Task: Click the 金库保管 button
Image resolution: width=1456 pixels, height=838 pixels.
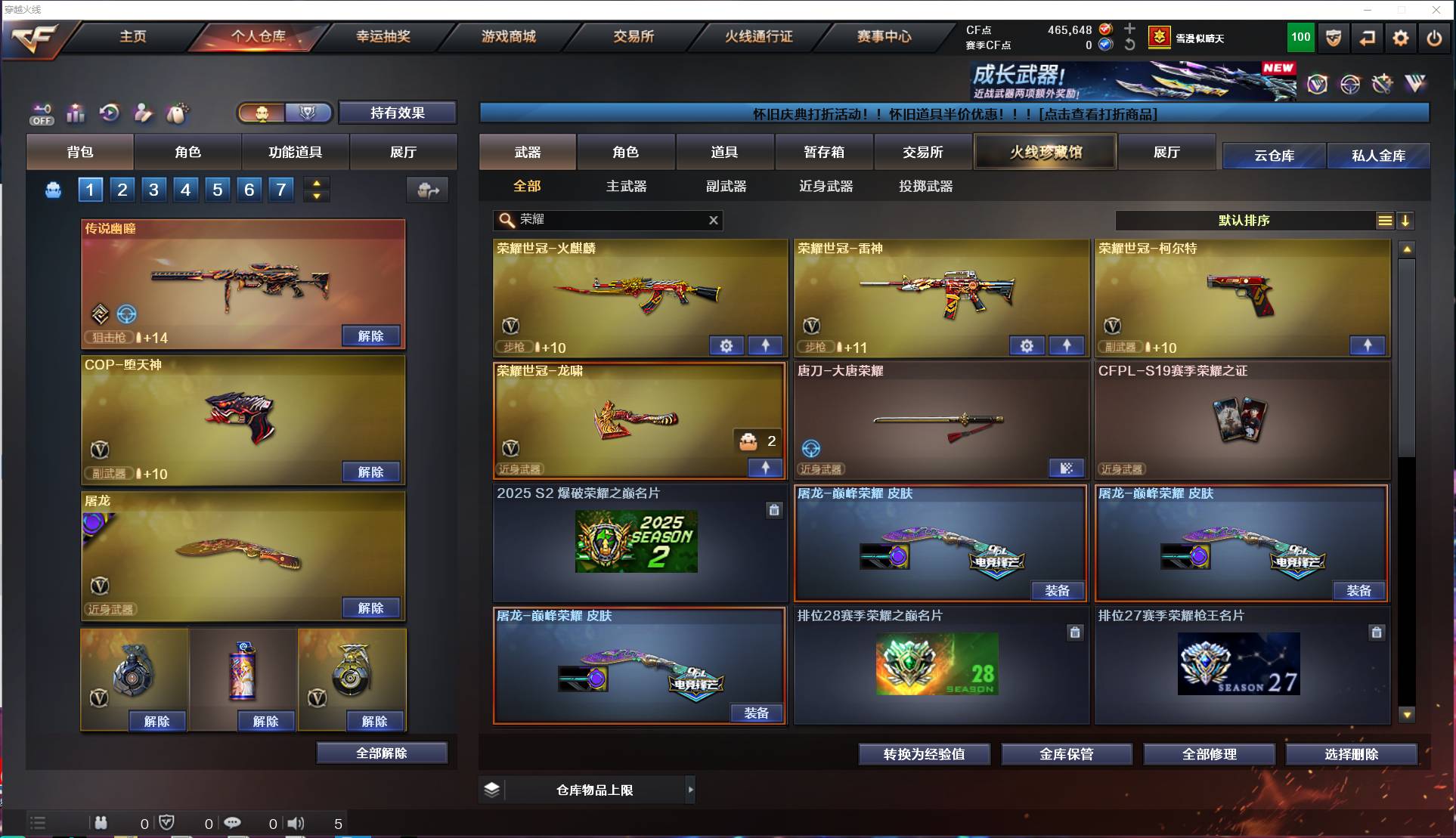Action: pos(1067,753)
